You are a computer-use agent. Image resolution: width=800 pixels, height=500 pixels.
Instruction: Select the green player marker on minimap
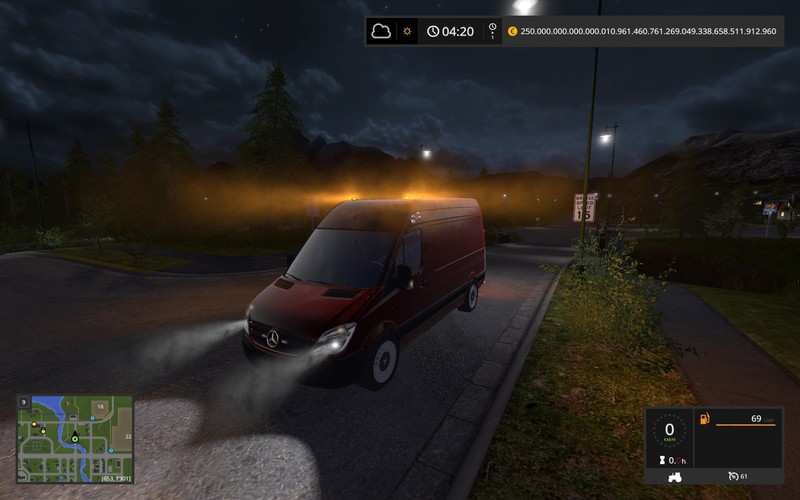coord(73,437)
